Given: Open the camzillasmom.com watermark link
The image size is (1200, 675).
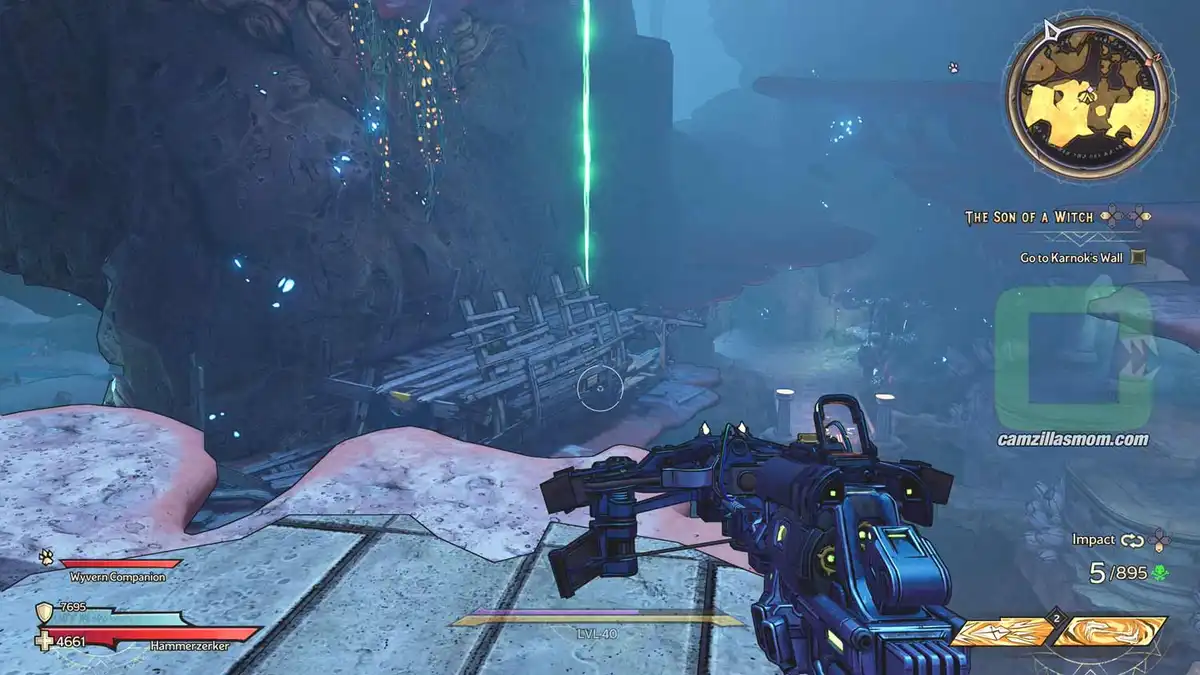Looking at the screenshot, I should [1073, 439].
